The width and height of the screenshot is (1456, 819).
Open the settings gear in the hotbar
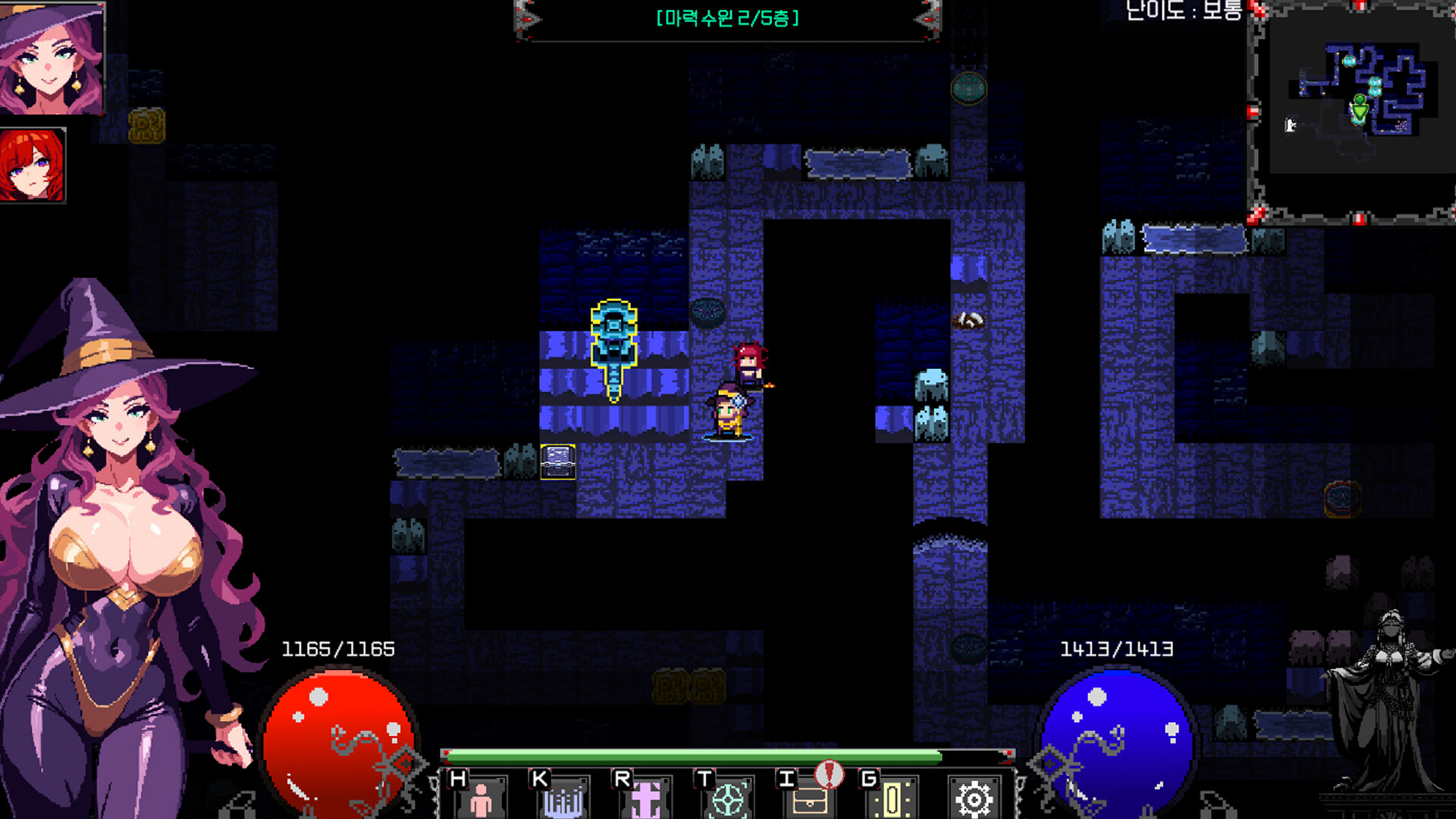click(973, 798)
